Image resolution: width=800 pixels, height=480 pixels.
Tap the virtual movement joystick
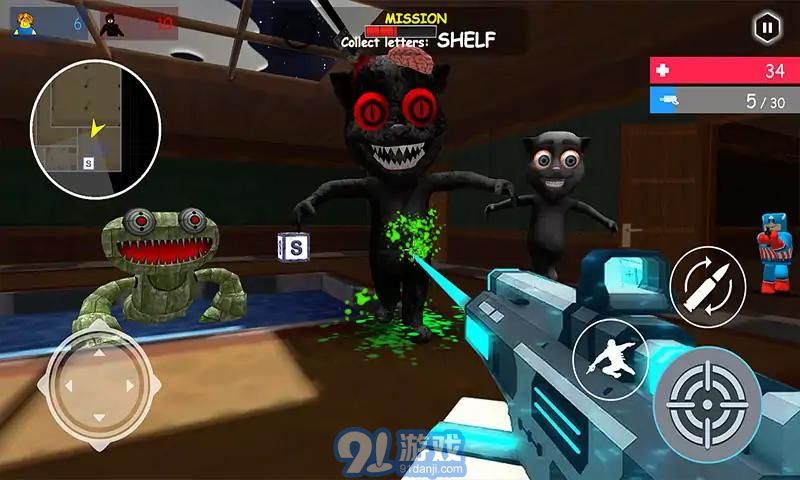(x=96, y=384)
